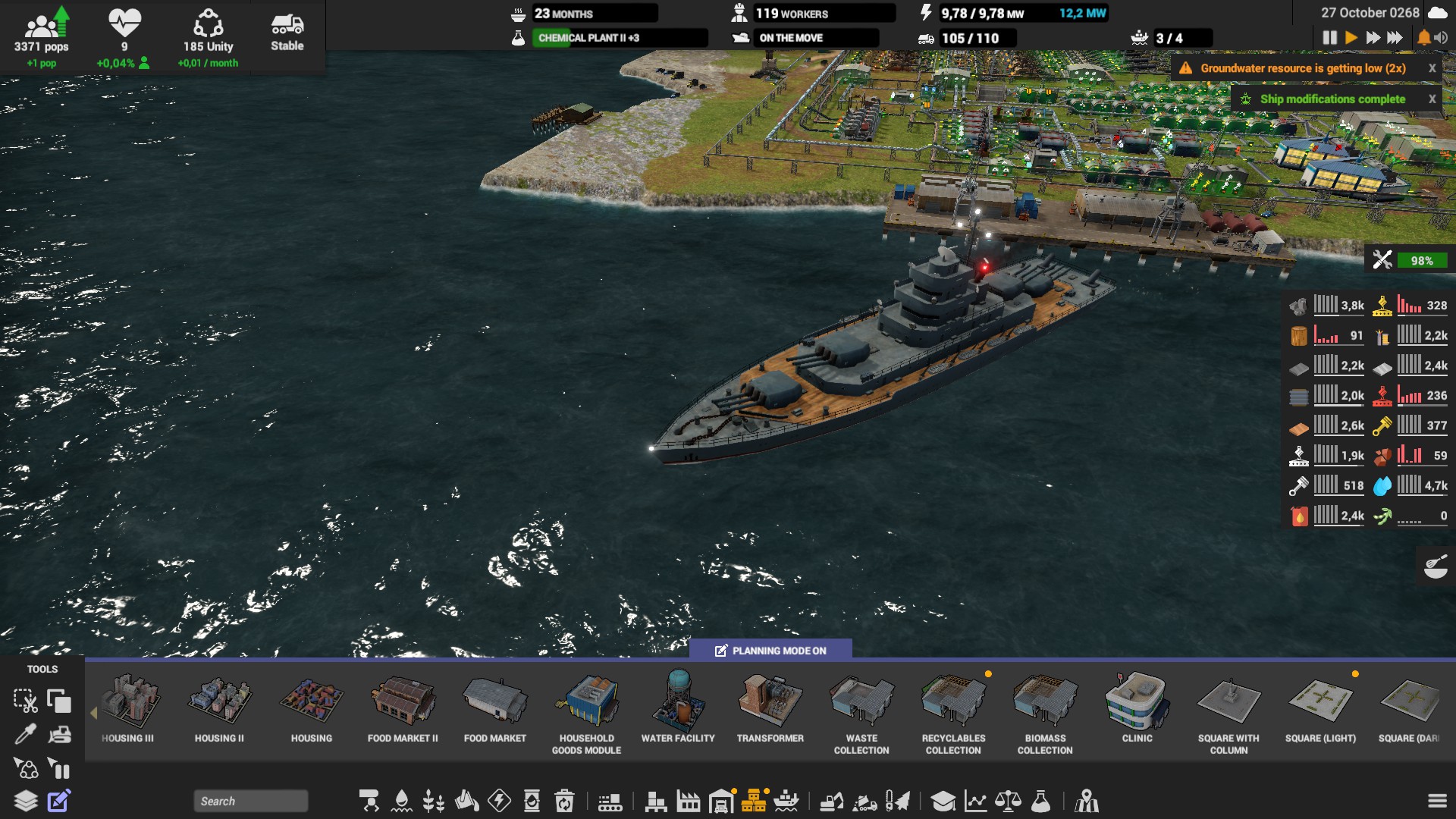Open the hamburger main menu
The image size is (1456, 819).
[x=1437, y=801]
